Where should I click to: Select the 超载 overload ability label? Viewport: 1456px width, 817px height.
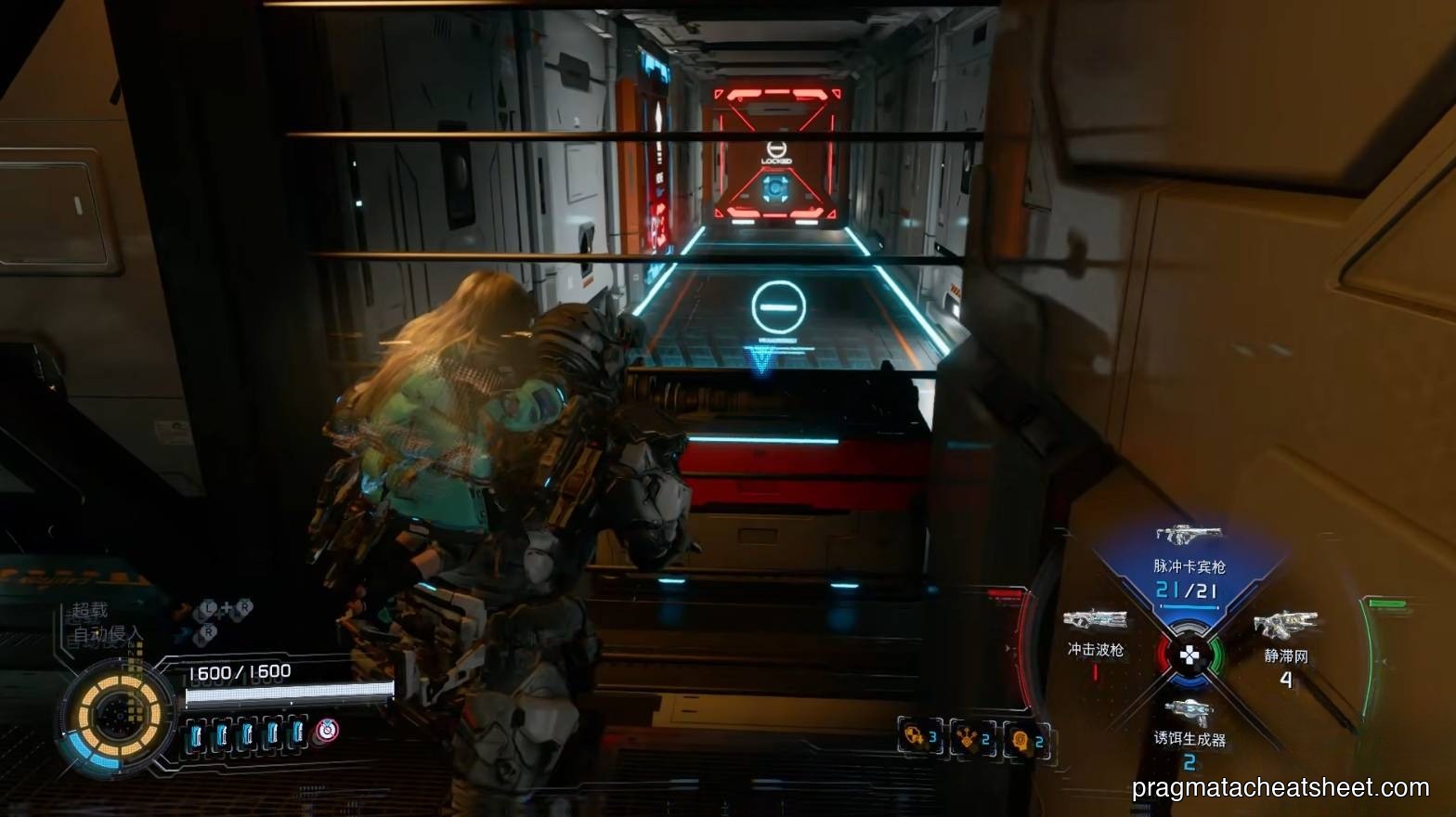pos(91,610)
